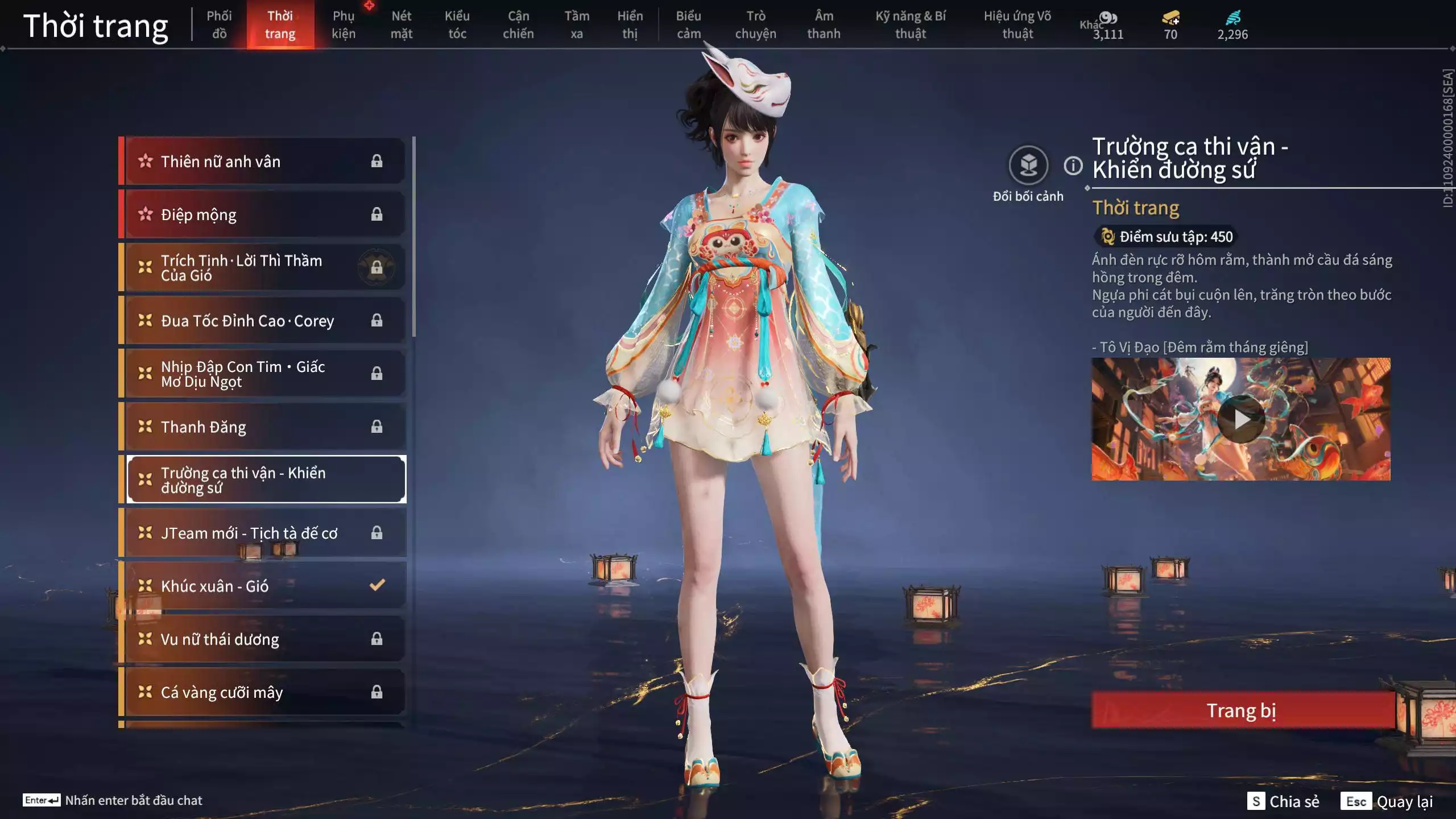This screenshot has height=819, width=1456.
Task: Open Kỹ năng & Bí thuật tab
Action: point(910,24)
